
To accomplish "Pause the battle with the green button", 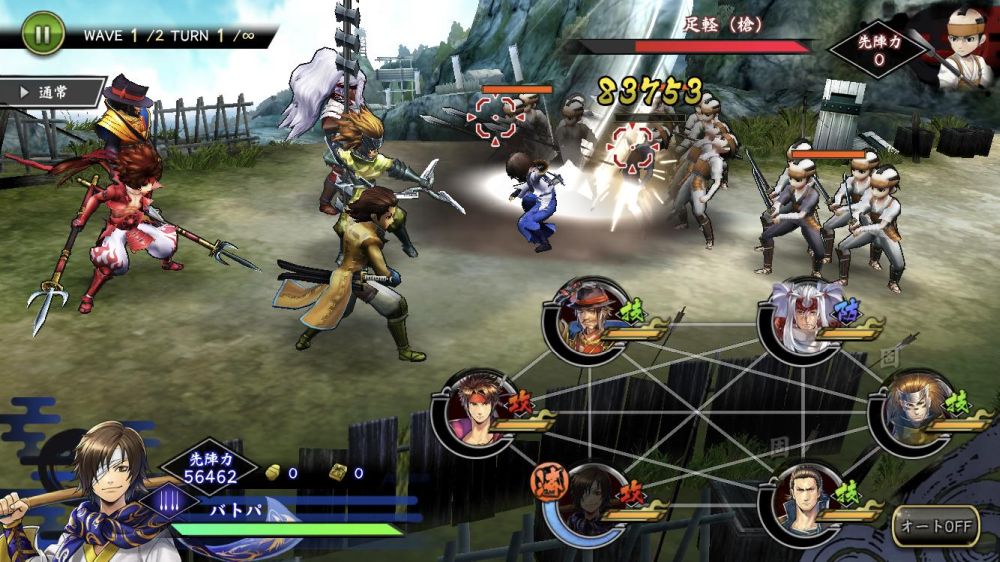I will pyautogui.click(x=42, y=33).
